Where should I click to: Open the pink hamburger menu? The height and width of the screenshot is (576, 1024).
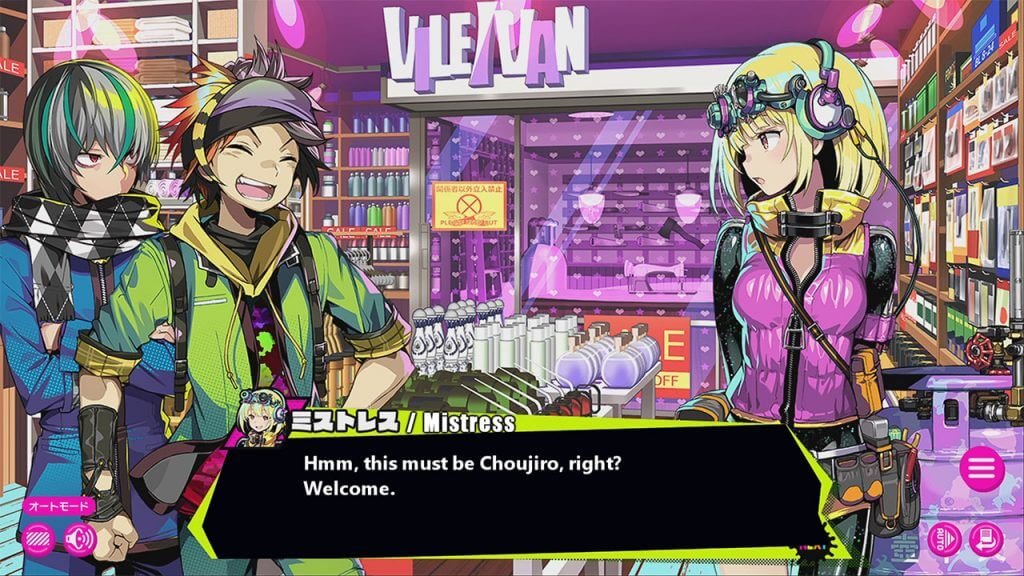981,468
